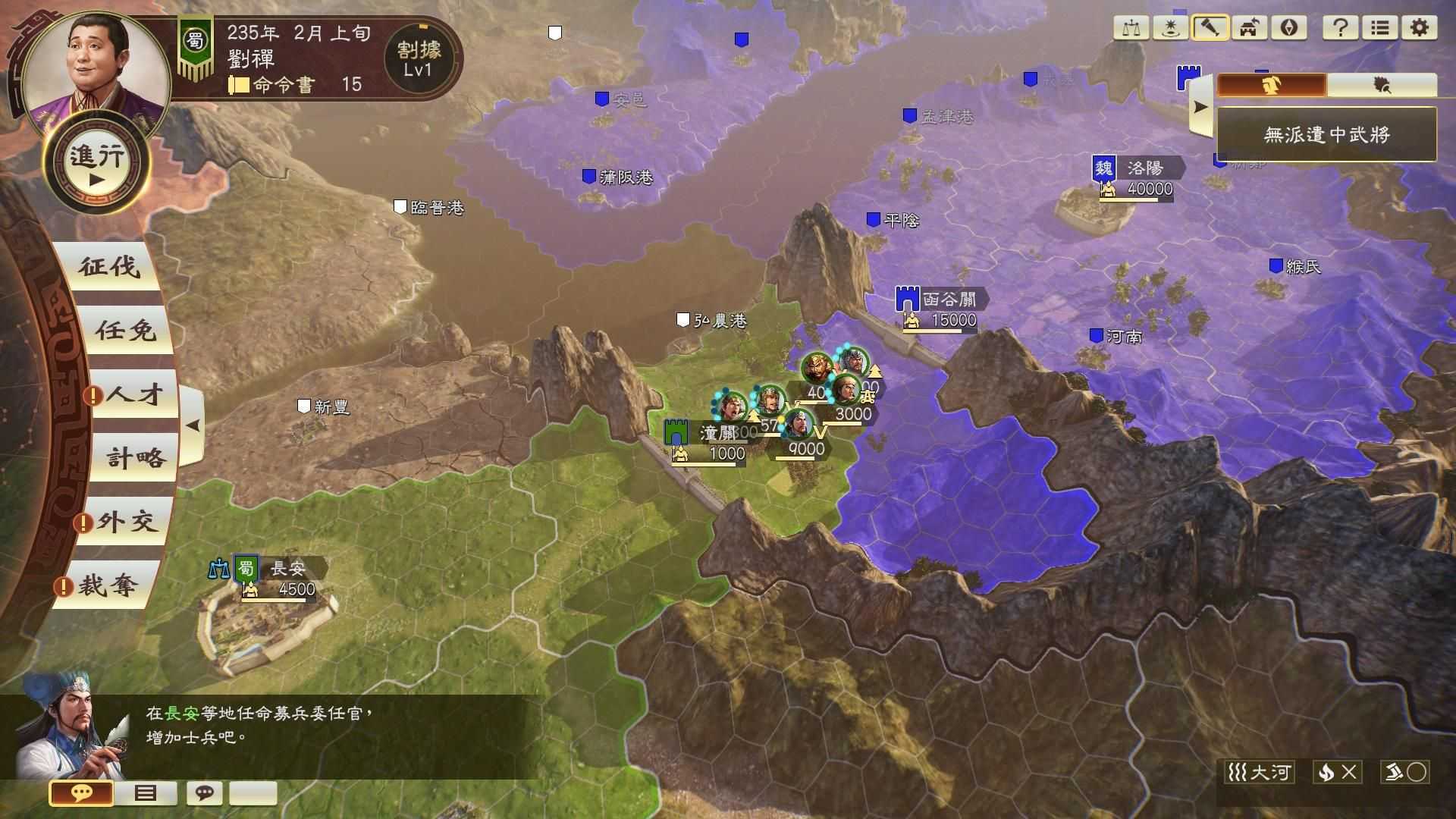
Task: Select the scales (information) icon in the top-right toolbar
Action: click(1132, 29)
